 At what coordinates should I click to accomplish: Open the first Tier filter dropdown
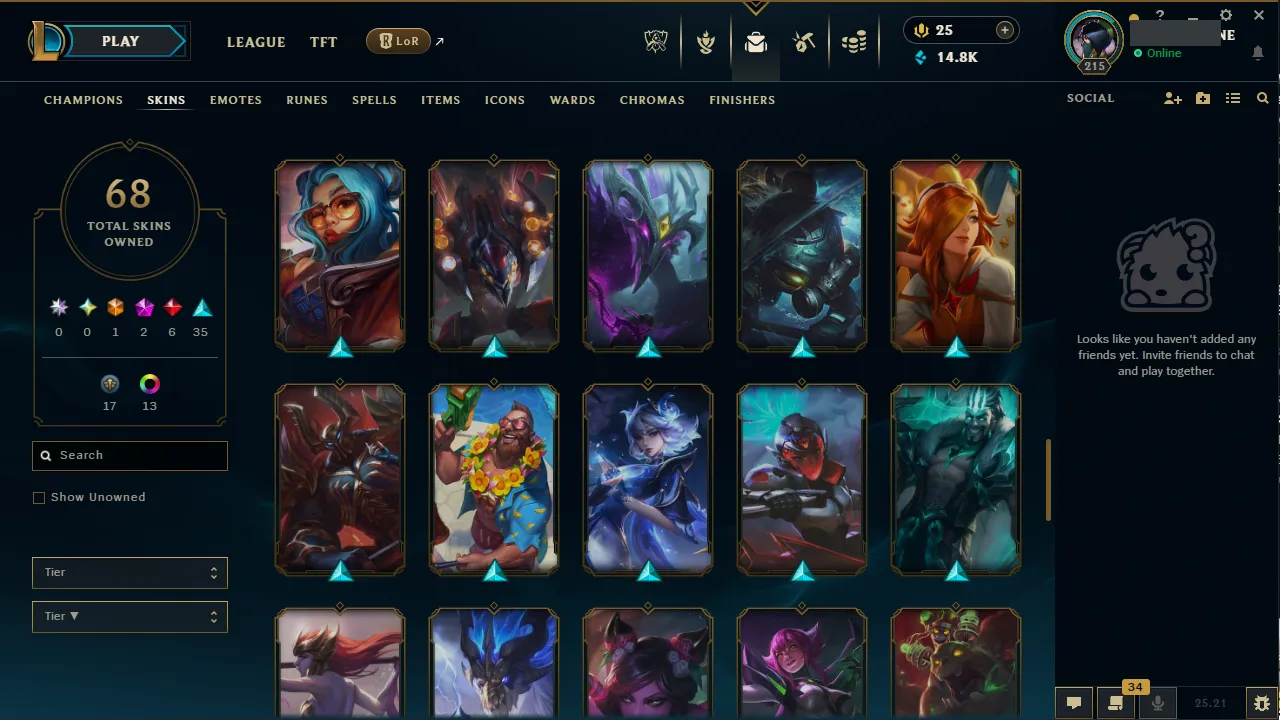(x=129, y=572)
